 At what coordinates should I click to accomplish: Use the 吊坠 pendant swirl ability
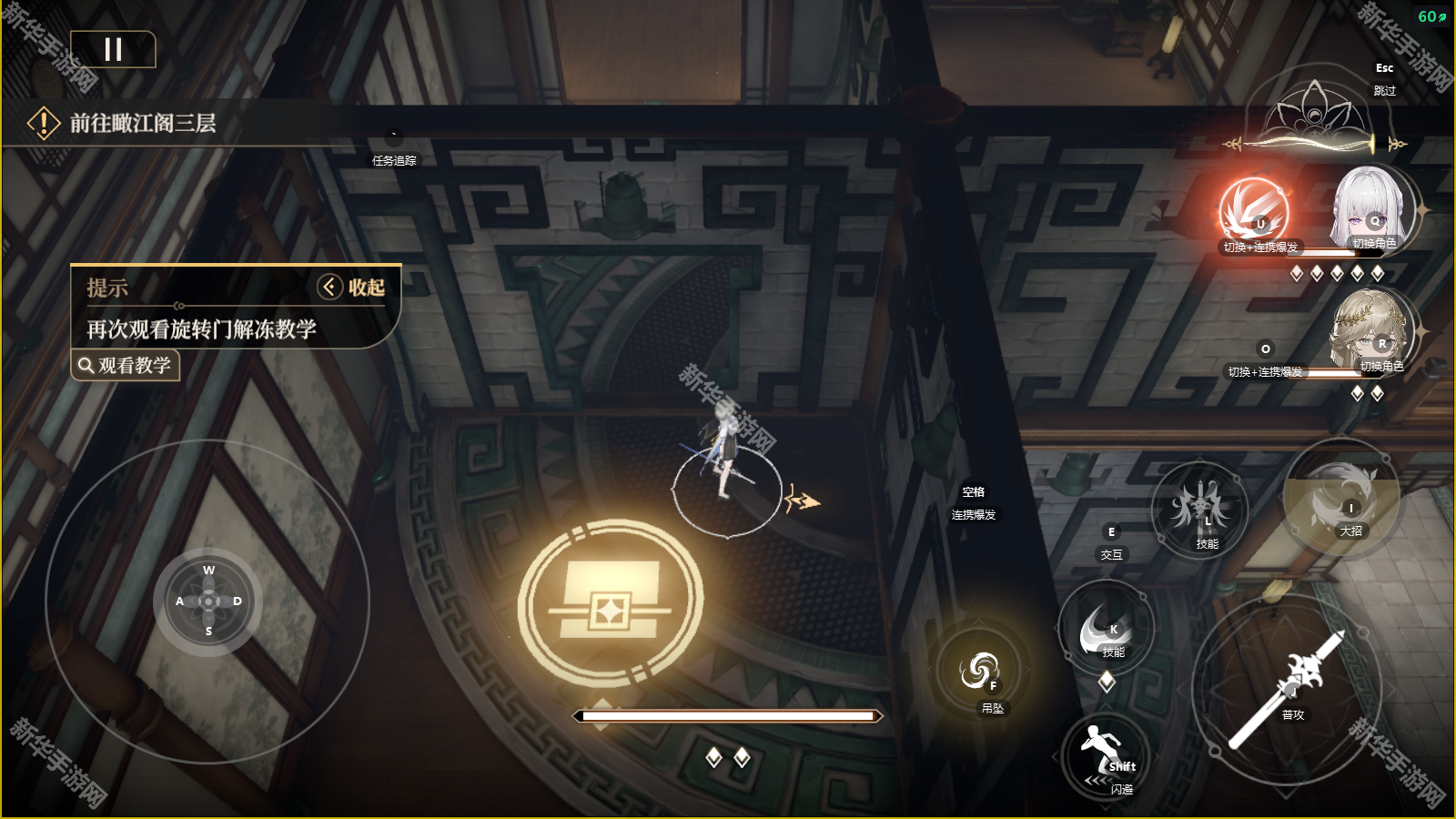coord(980,672)
